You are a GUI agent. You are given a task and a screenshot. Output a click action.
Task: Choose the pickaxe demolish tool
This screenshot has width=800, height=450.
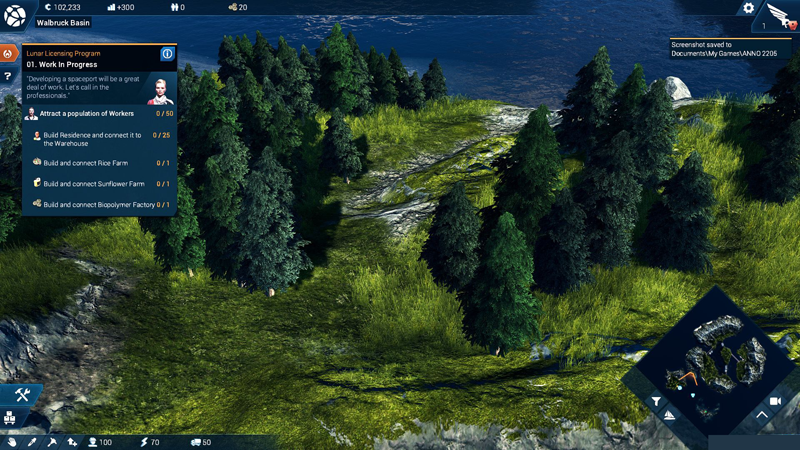click(x=52, y=442)
